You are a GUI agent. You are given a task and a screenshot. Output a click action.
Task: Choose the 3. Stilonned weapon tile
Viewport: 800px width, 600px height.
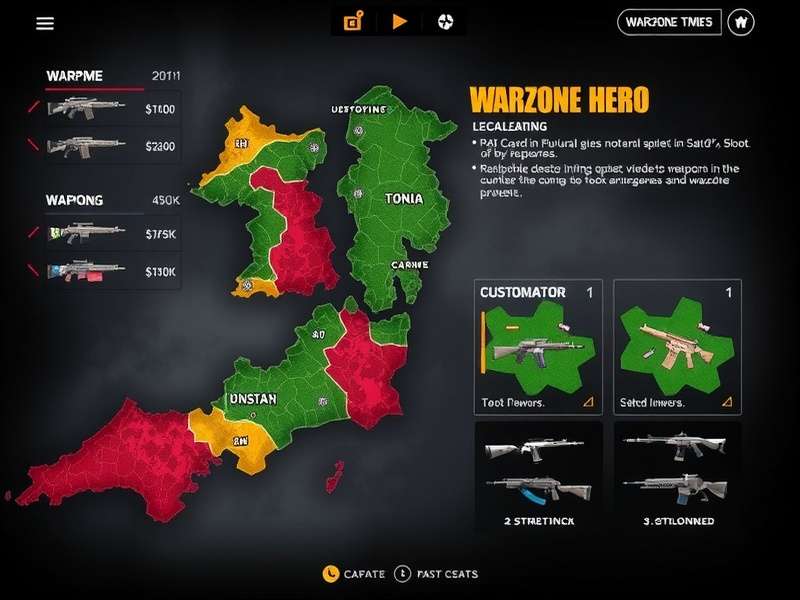click(x=677, y=473)
